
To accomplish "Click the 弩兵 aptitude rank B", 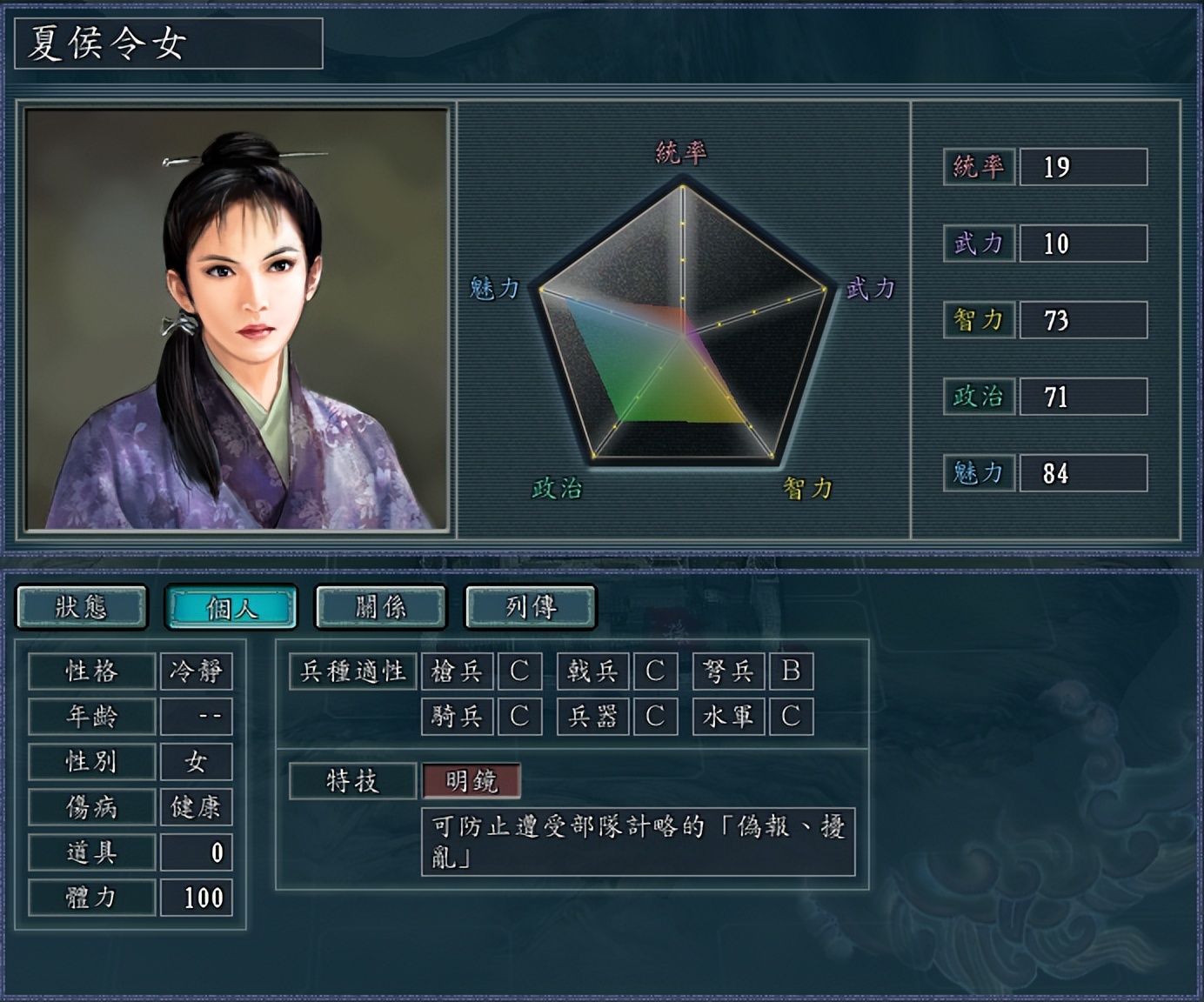I will [x=793, y=671].
